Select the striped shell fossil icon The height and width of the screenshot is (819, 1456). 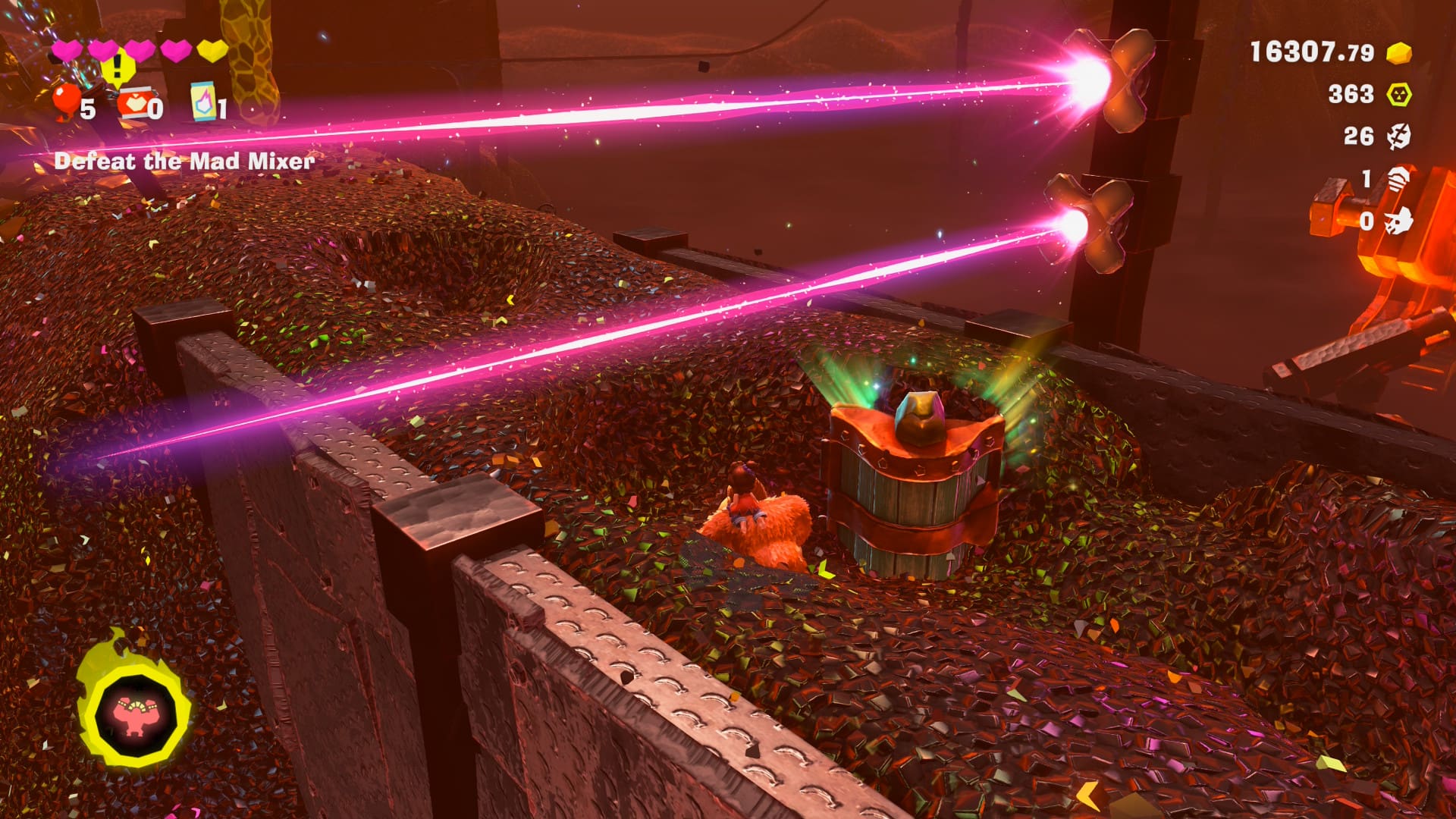click(x=1399, y=179)
